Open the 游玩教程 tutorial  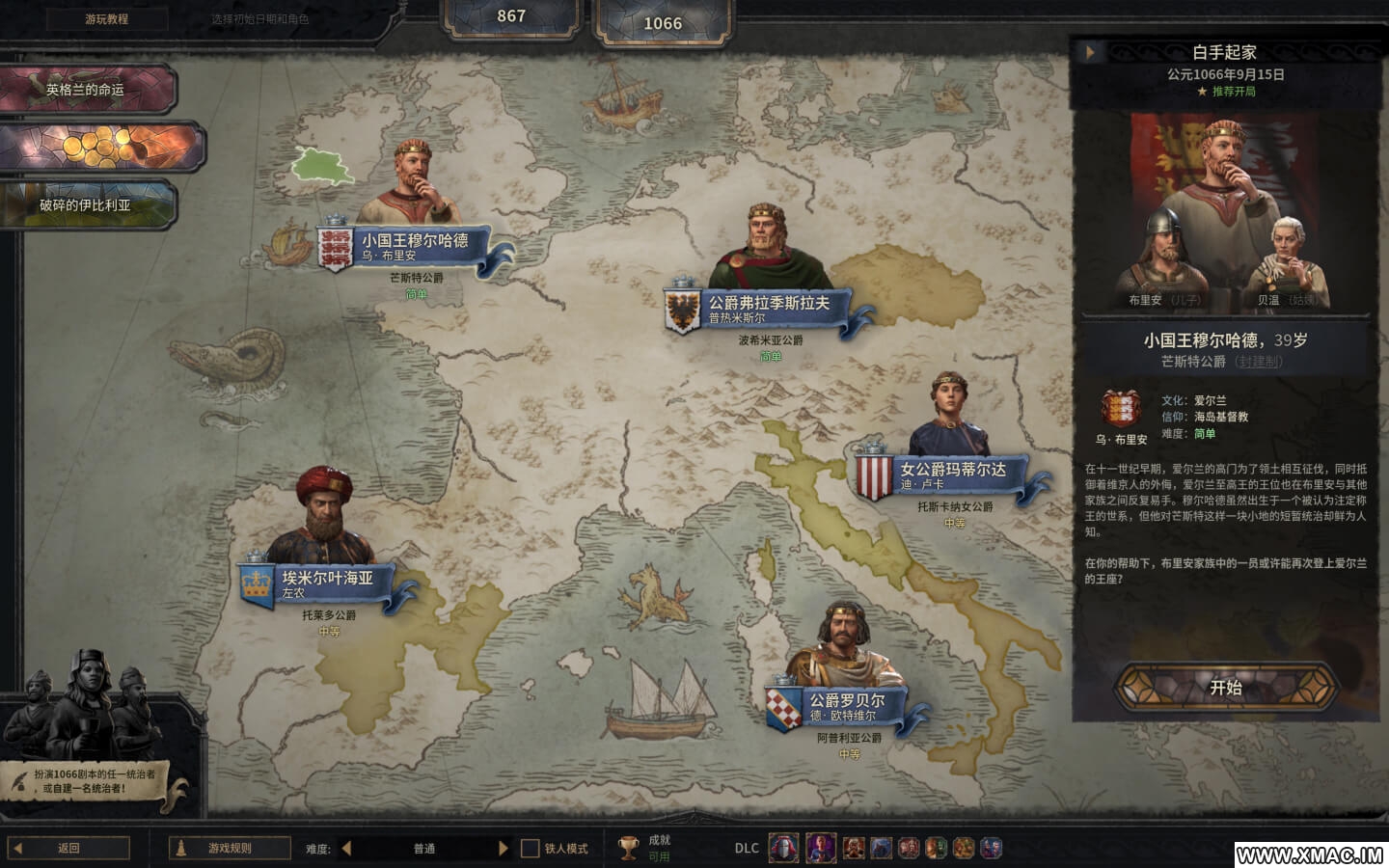(x=106, y=18)
